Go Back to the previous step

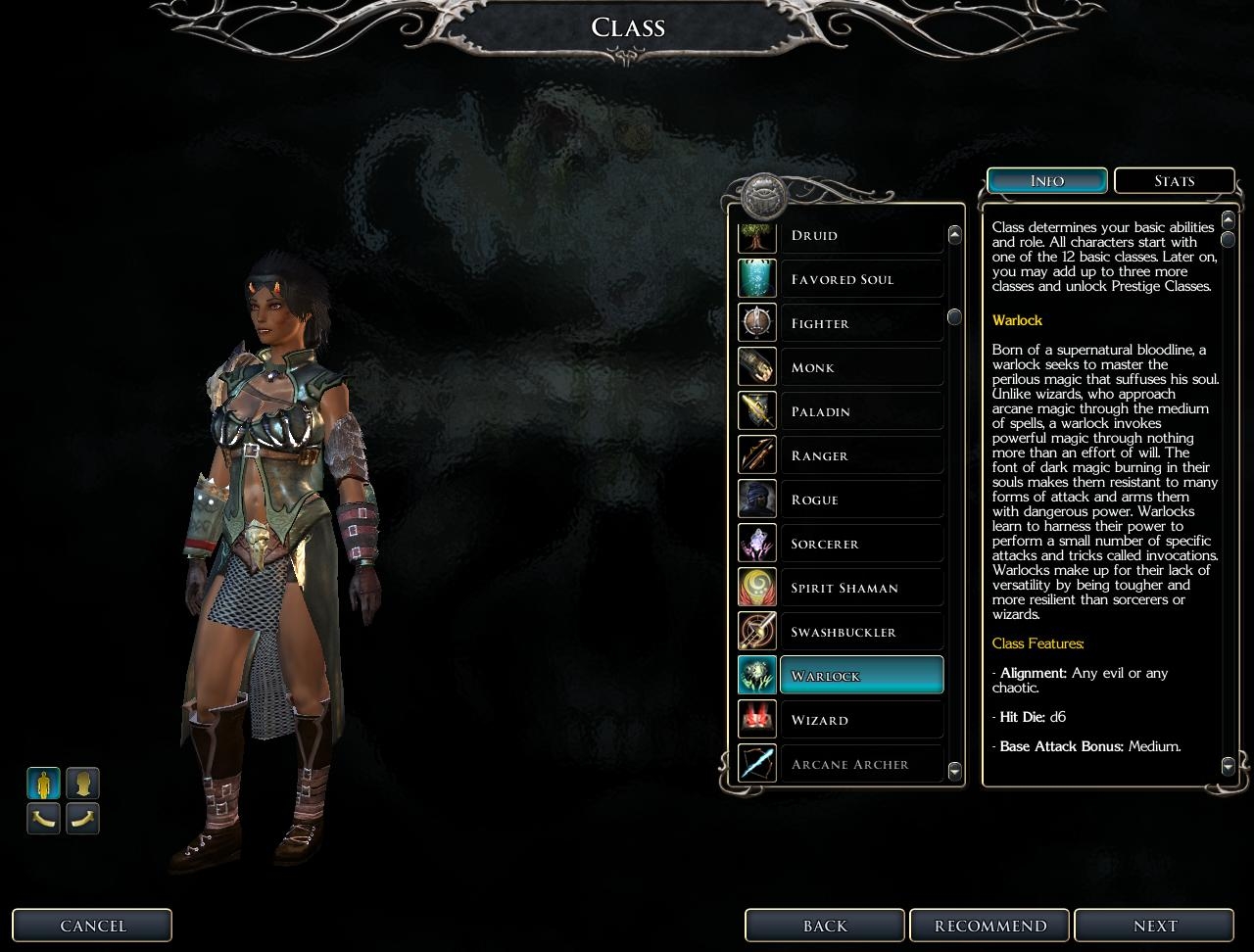tap(825, 926)
